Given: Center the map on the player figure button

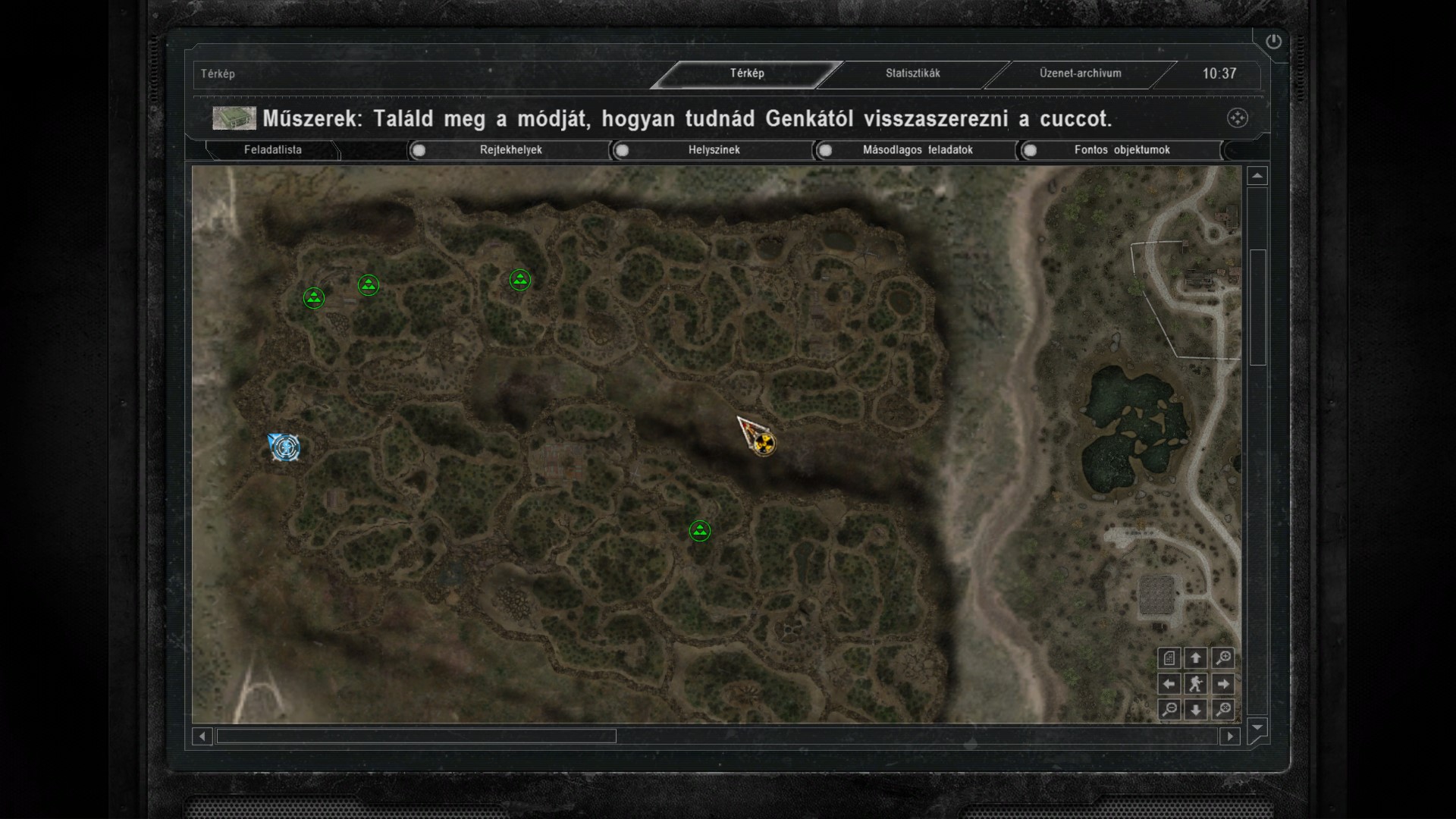Looking at the screenshot, I should pyautogui.click(x=1196, y=684).
